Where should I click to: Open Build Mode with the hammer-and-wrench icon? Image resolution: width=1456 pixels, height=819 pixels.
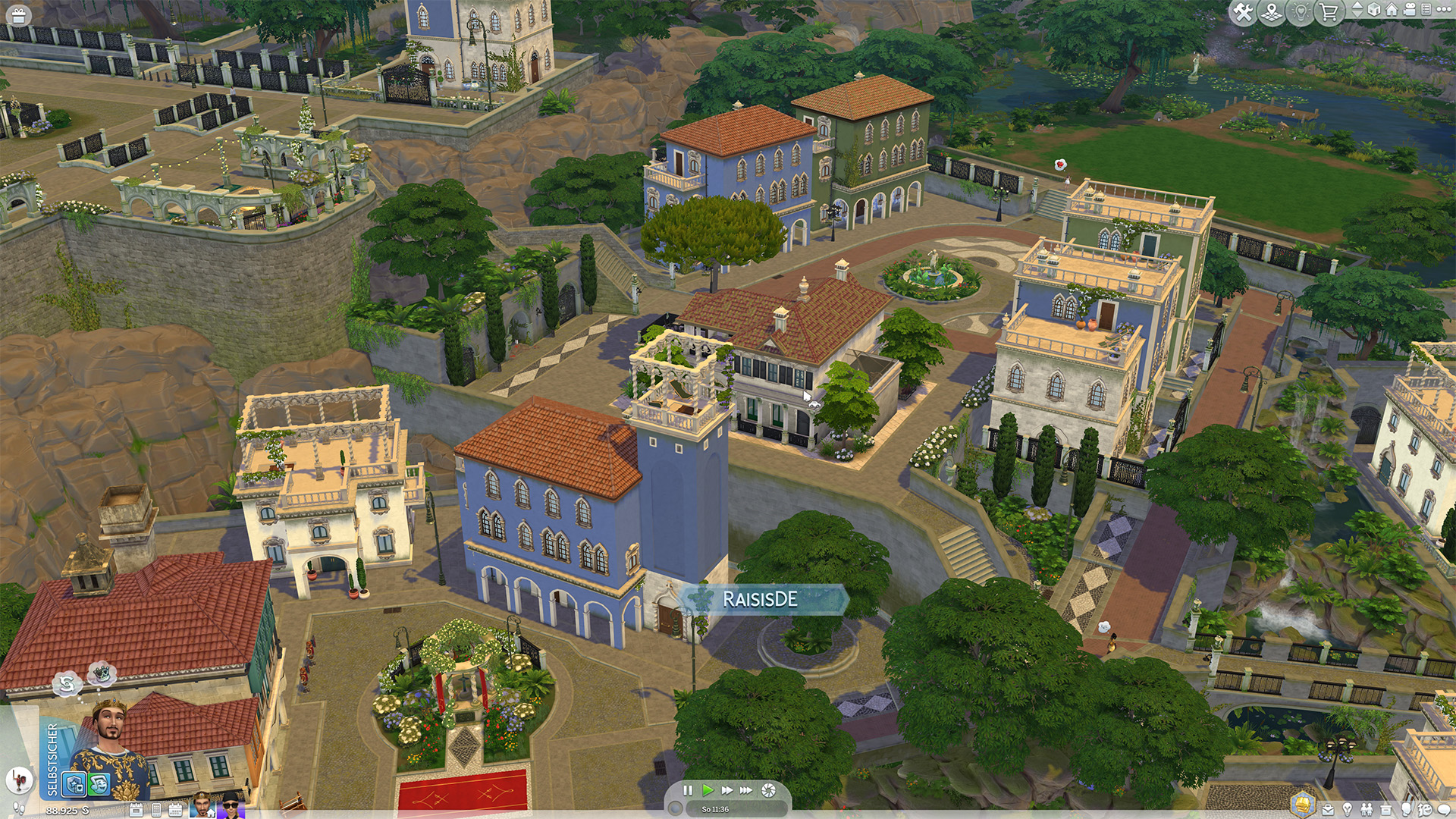(x=1243, y=12)
